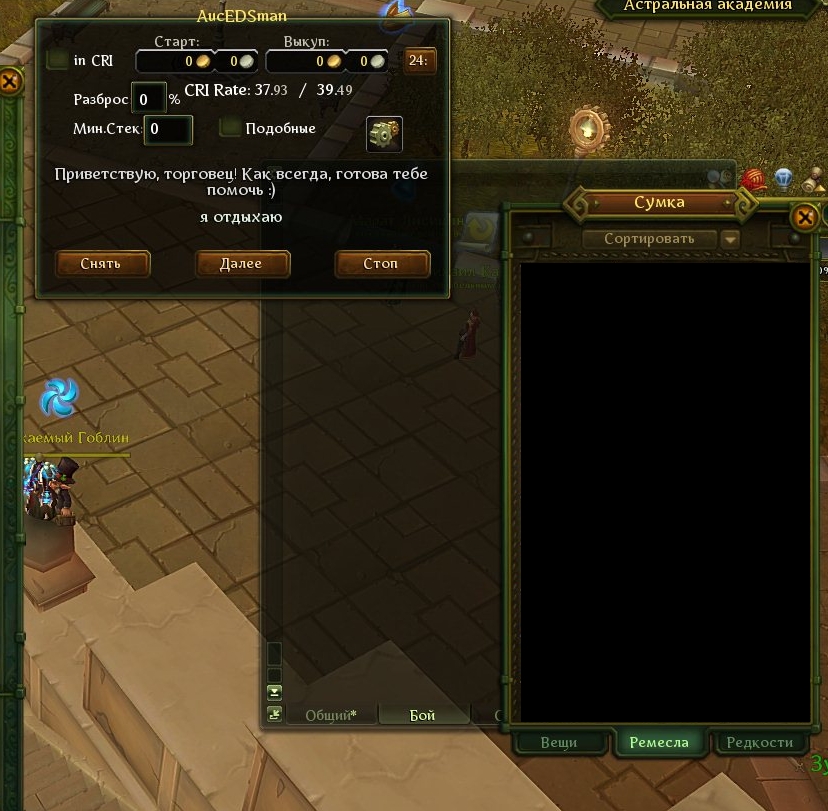Continue with the Далее button

click(x=242, y=264)
